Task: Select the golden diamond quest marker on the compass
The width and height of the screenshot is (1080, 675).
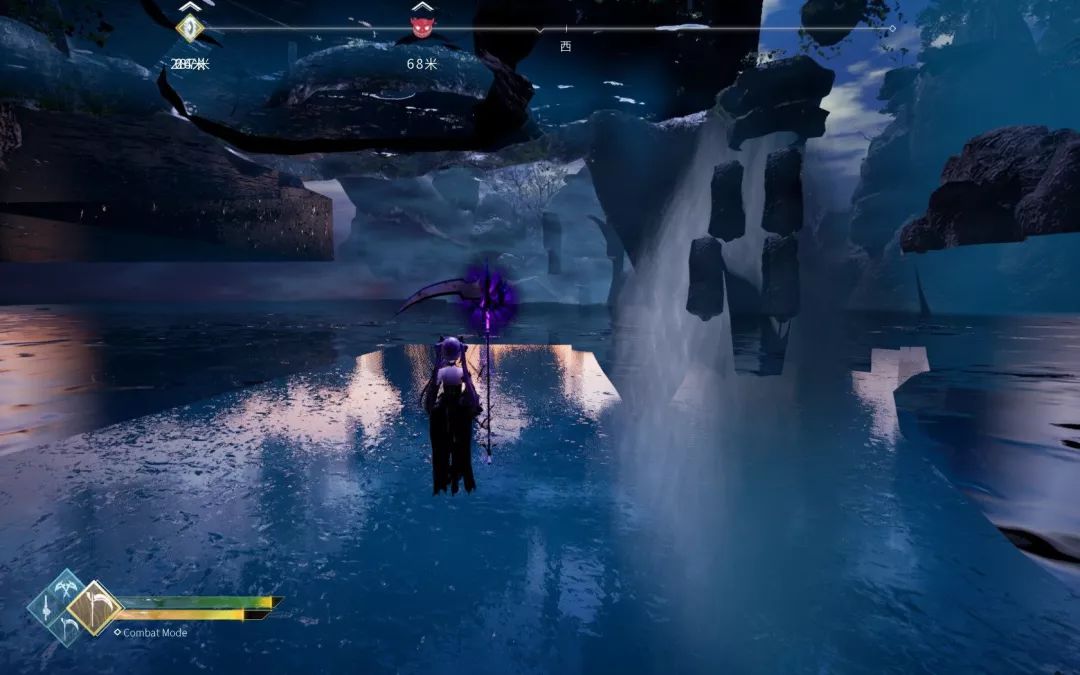Action: click(x=189, y=28)
